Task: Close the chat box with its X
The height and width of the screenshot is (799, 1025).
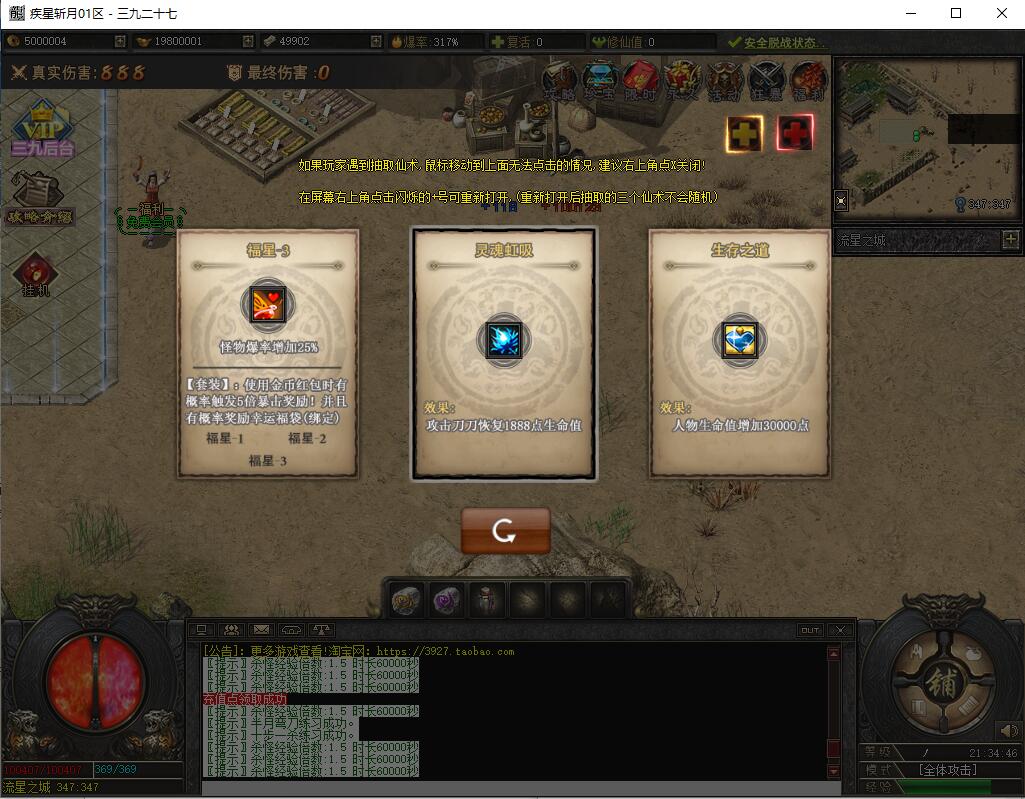Action: 839,630
